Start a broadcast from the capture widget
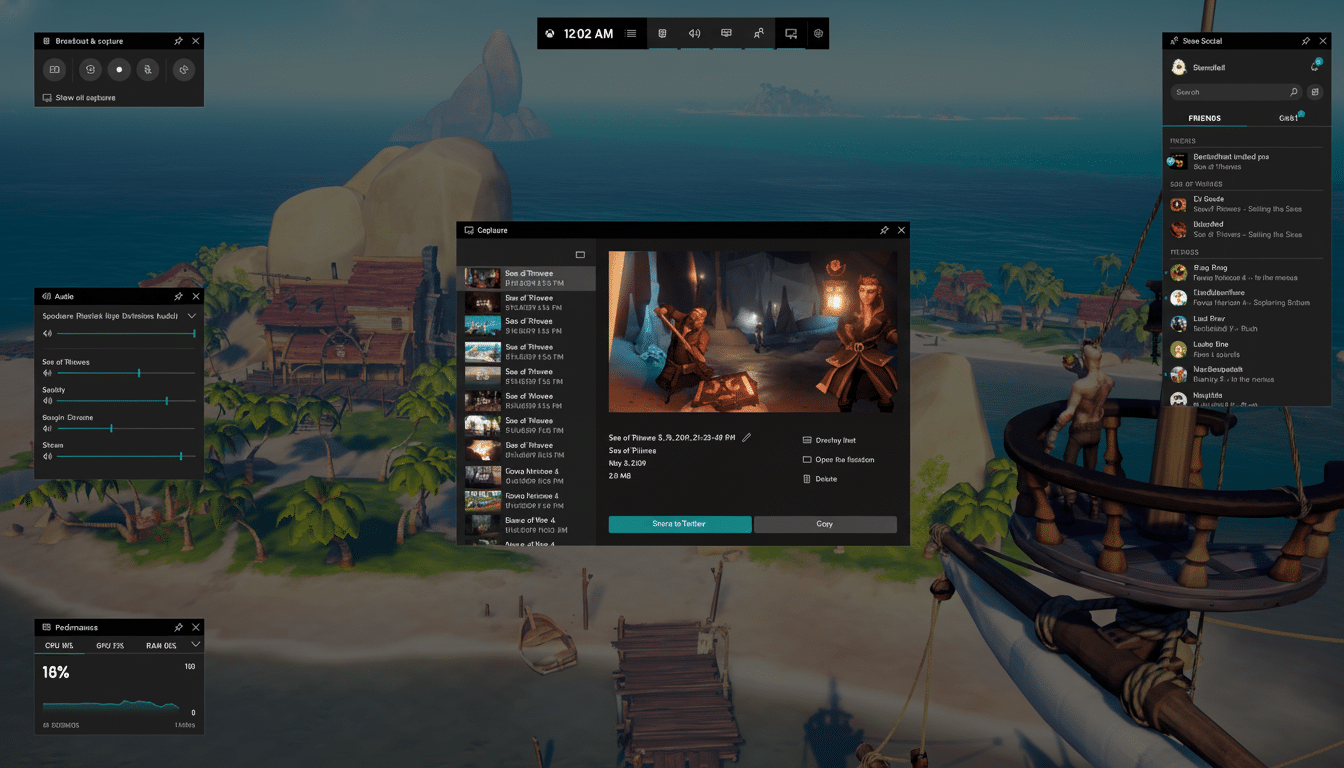The image size is (1344, 768). point(182,70)
